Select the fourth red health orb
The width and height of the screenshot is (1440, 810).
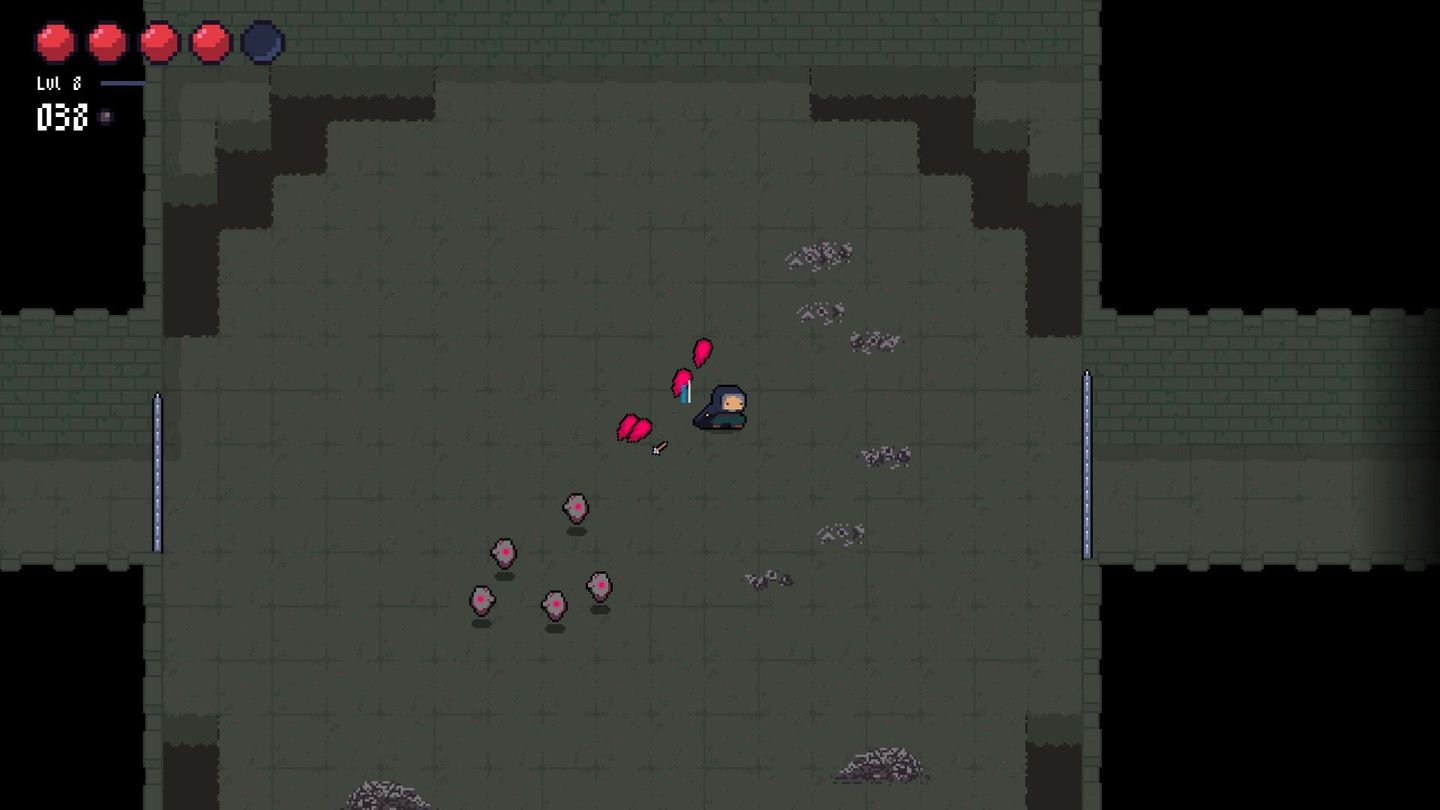point(208,42)
